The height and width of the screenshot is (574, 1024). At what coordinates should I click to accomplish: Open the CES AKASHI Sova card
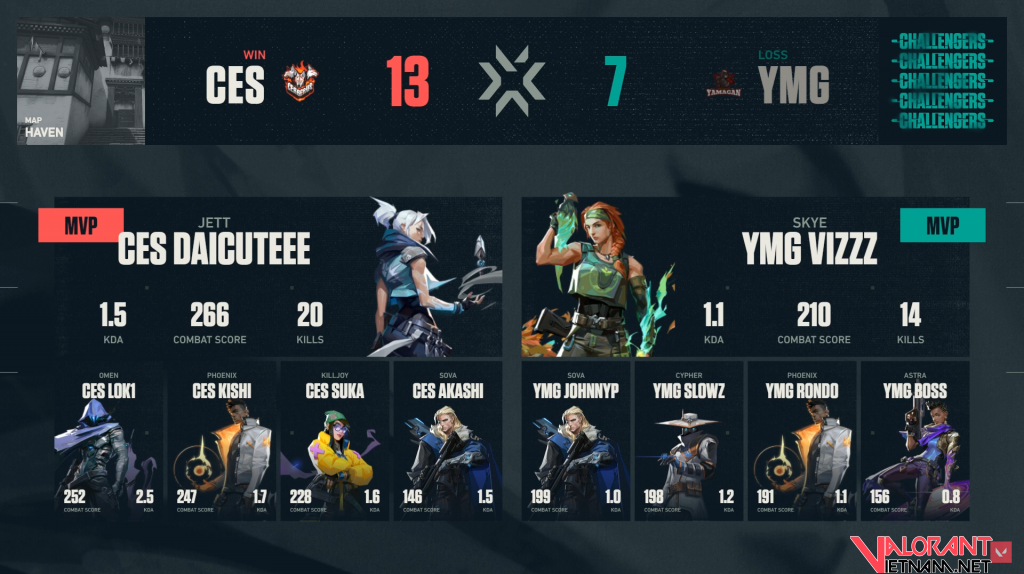447,442
